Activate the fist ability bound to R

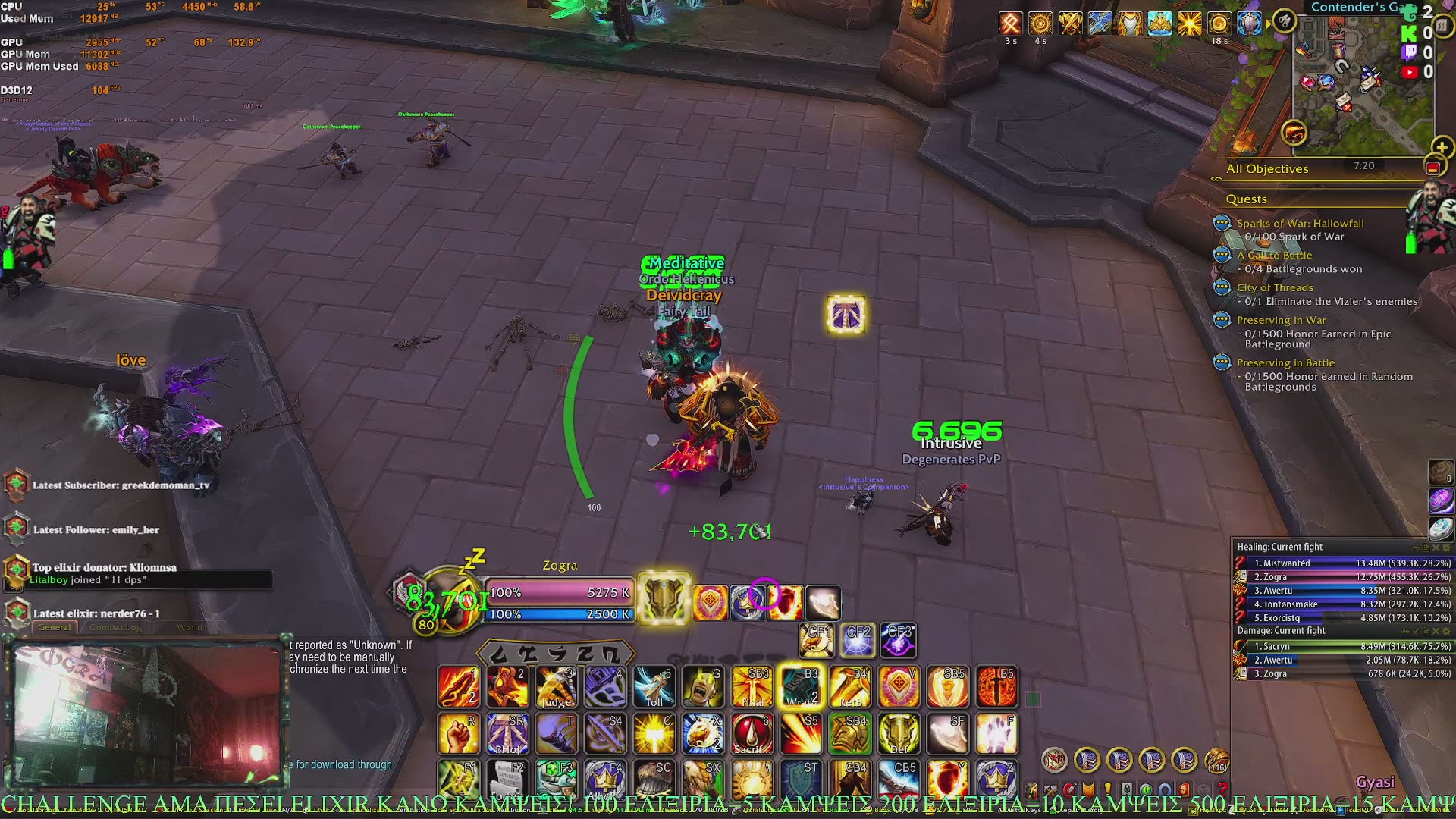(x=458, y=734)
